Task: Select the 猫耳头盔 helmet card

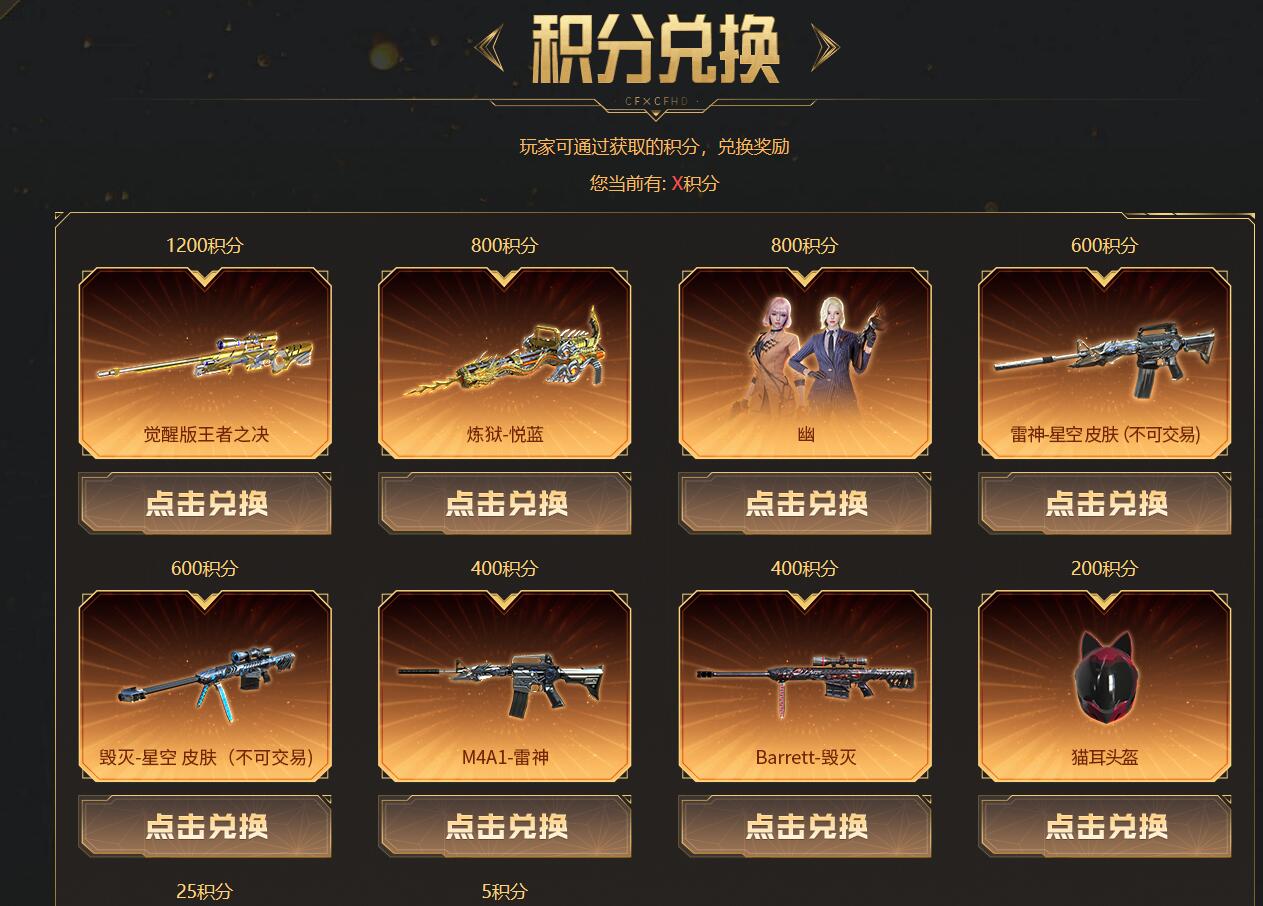Action: click(x=1105, y=685)
